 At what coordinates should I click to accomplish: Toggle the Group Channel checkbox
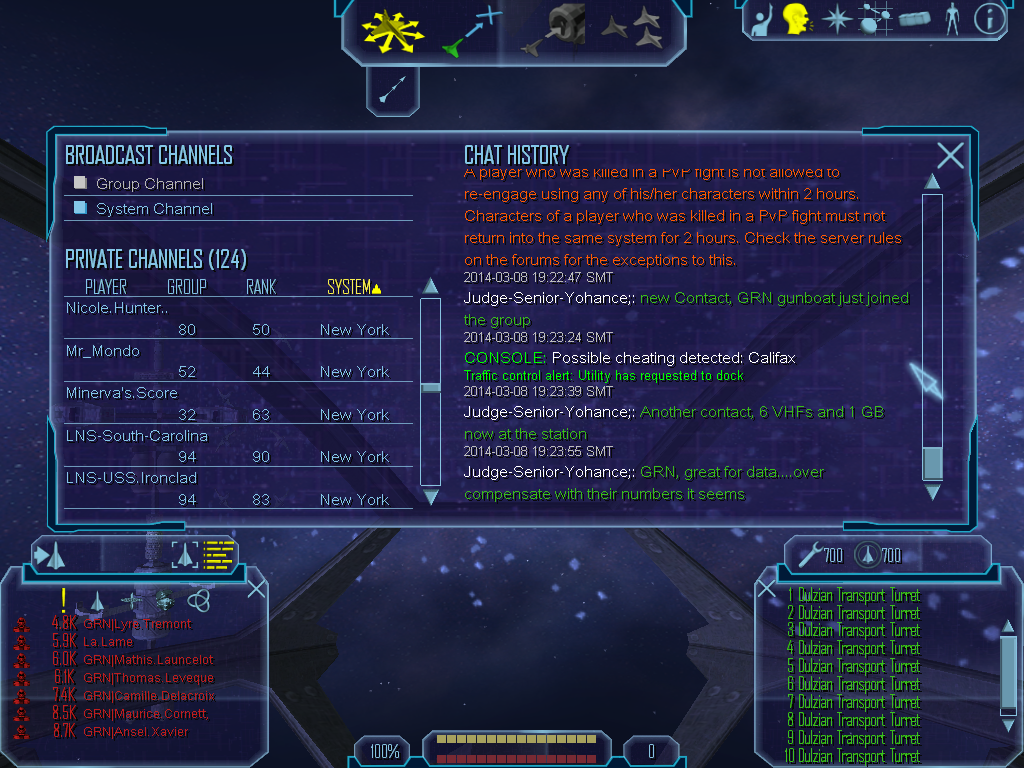(81, 183)
